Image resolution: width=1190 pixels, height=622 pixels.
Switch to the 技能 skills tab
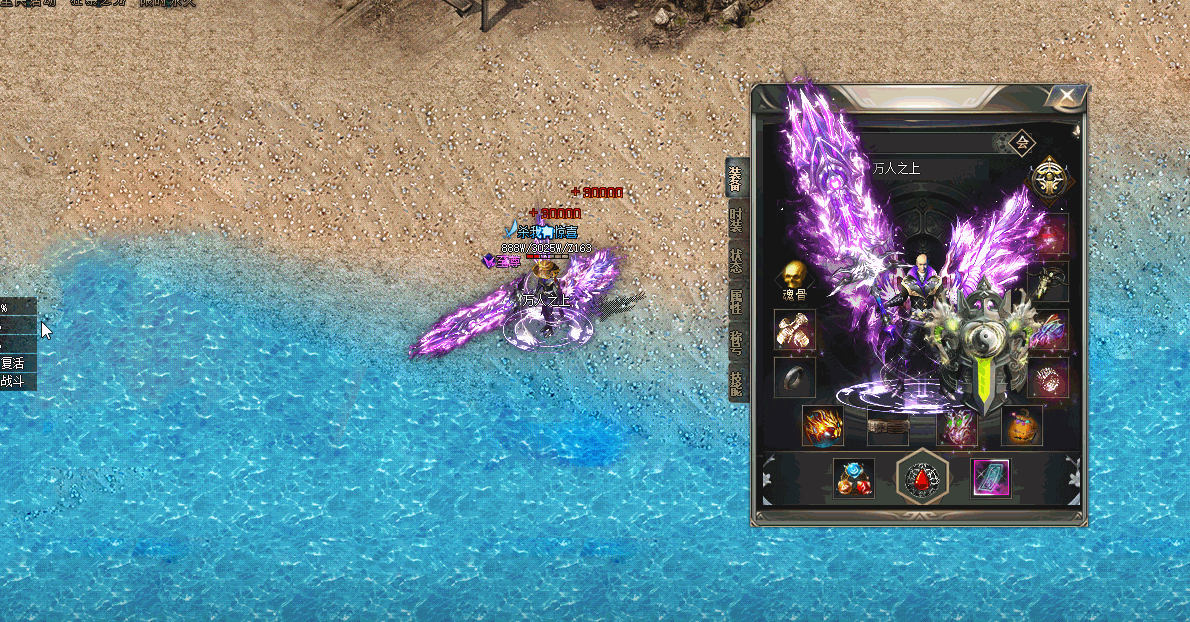pos(736,386)
